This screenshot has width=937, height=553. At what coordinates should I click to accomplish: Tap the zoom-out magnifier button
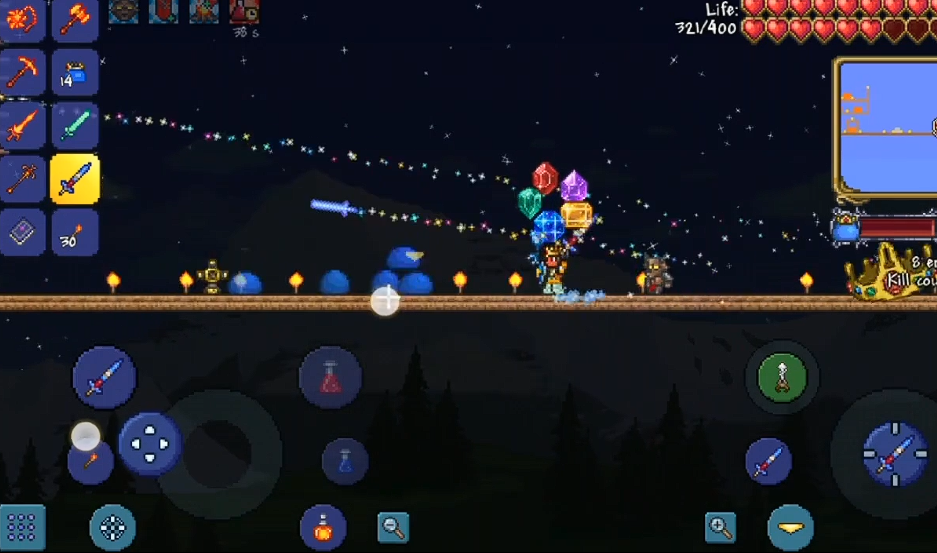click(x=393, y=527)
